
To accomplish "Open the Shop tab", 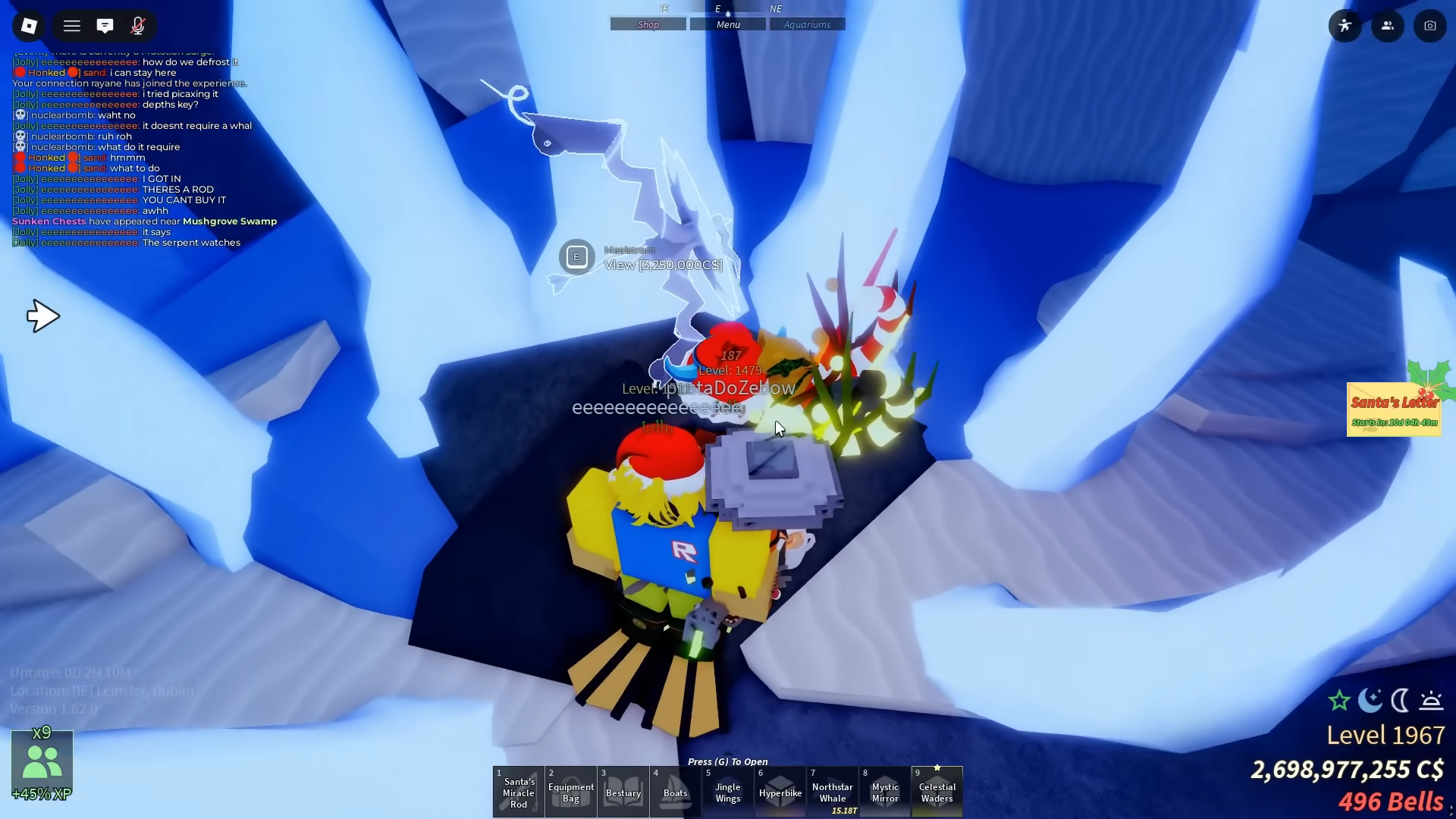I will point(648,24).
